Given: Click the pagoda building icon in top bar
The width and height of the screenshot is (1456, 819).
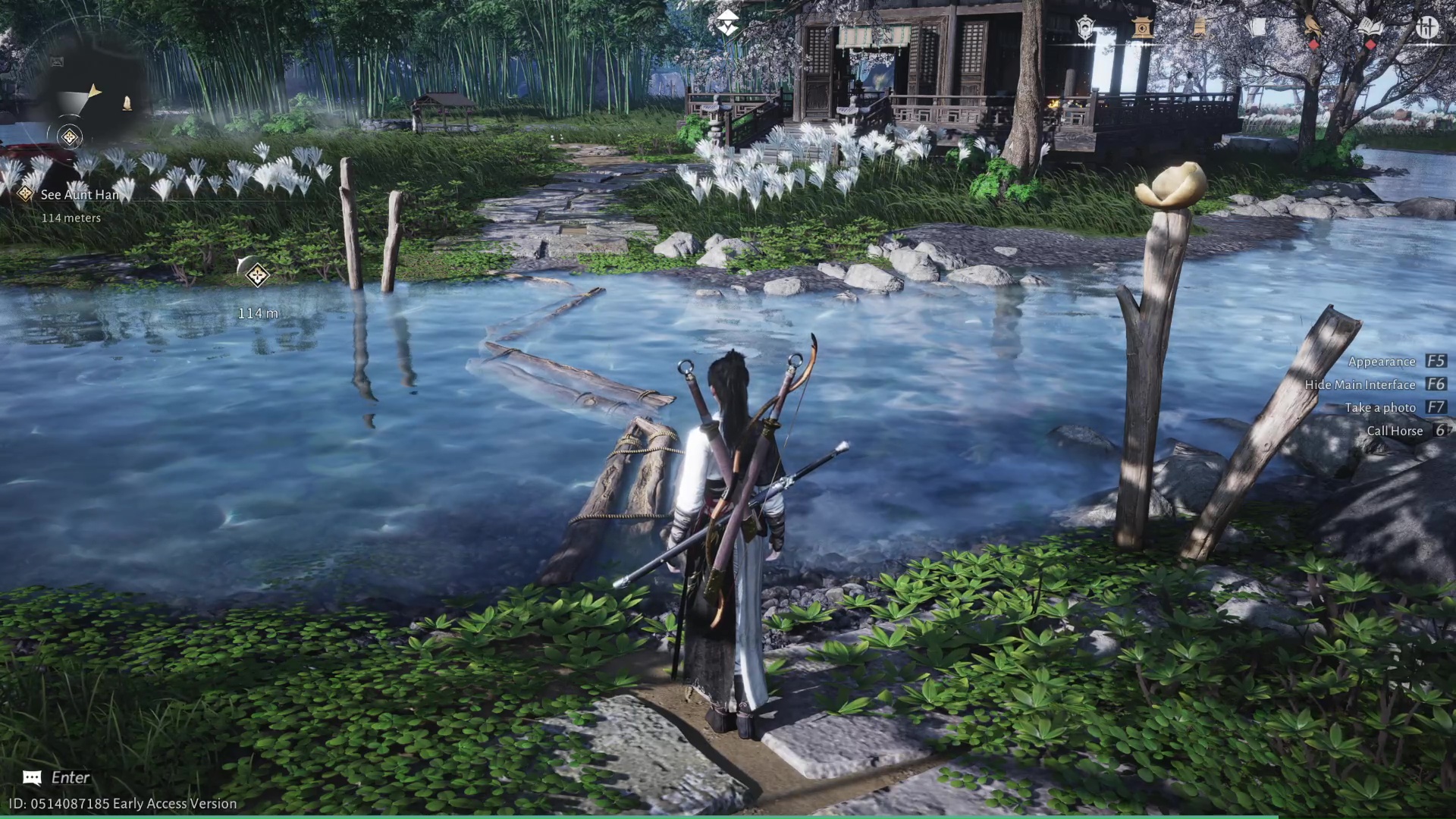Looking at the screenshot, I should [1141, 27].
